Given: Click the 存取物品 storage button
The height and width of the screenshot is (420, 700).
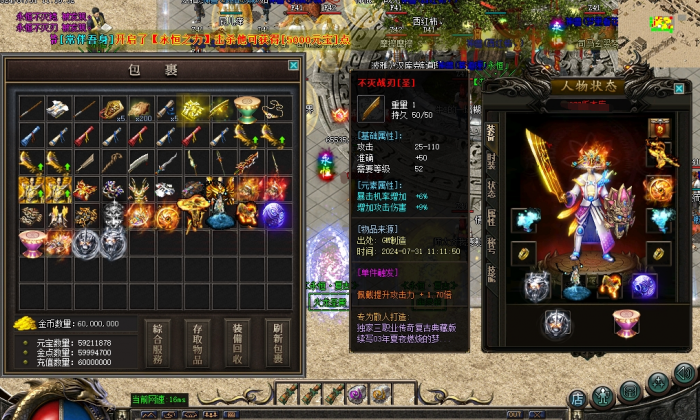Looking at the screenshot, I should point(199,342).
